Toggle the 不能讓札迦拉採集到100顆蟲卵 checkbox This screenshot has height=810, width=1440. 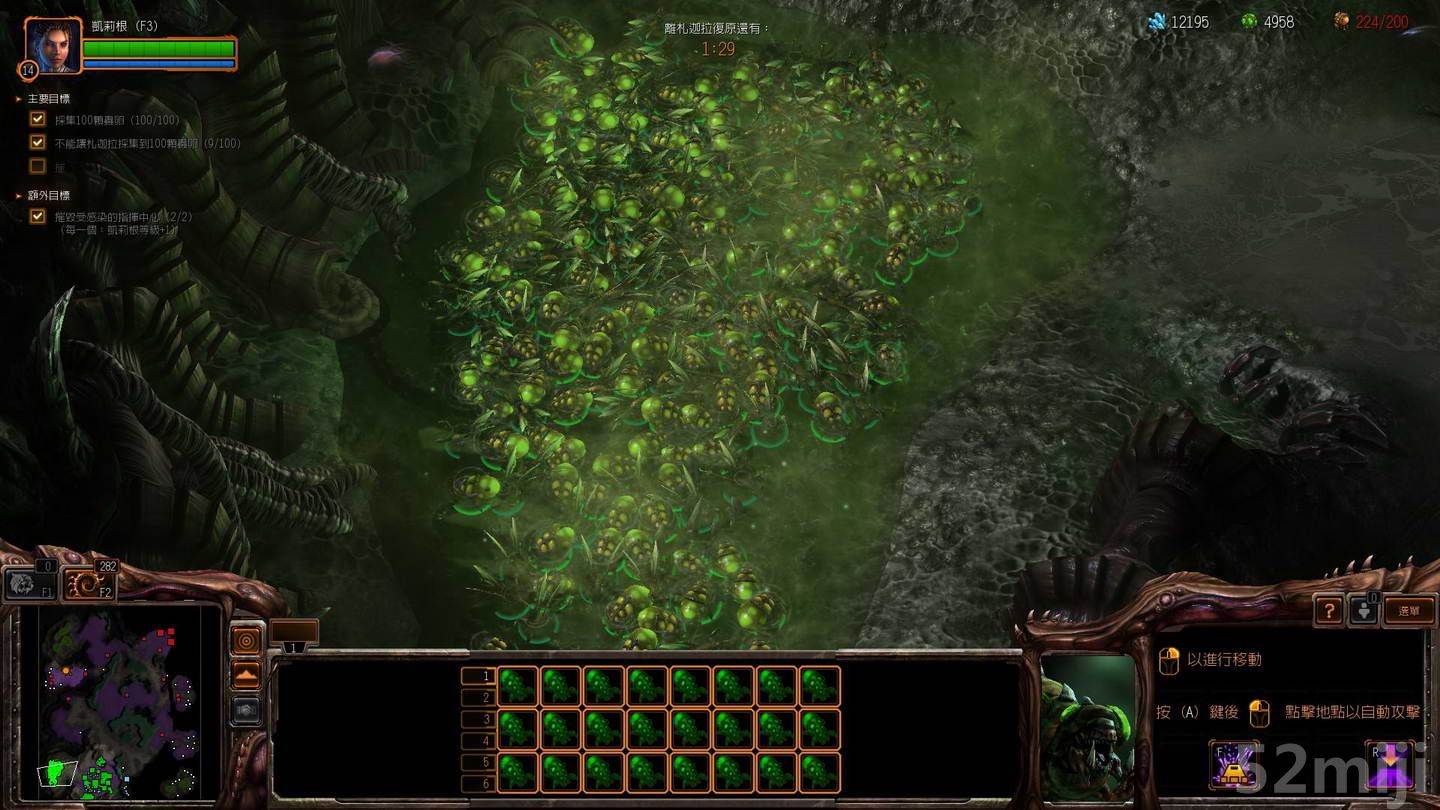[x=37, y=143]
